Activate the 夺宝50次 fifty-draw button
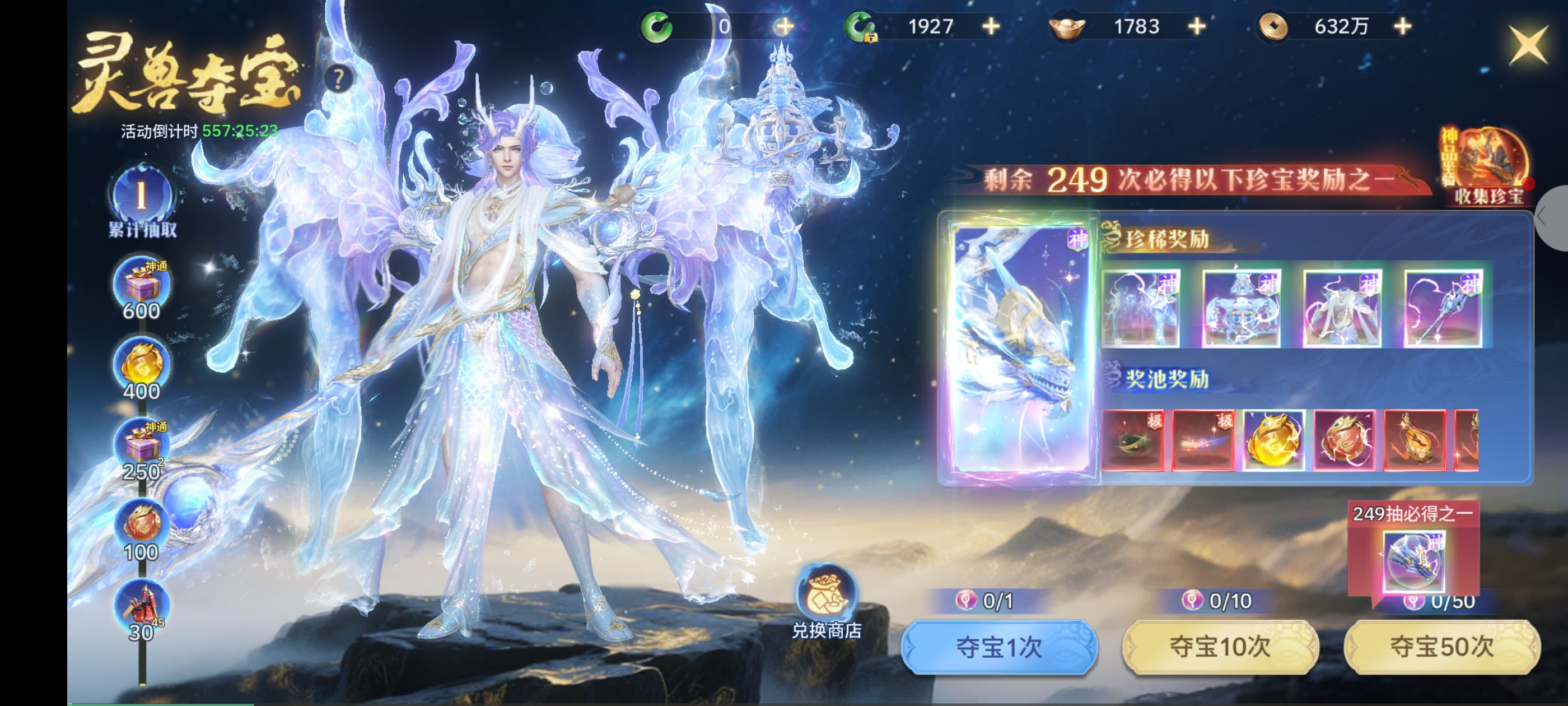 [1441, 647]
